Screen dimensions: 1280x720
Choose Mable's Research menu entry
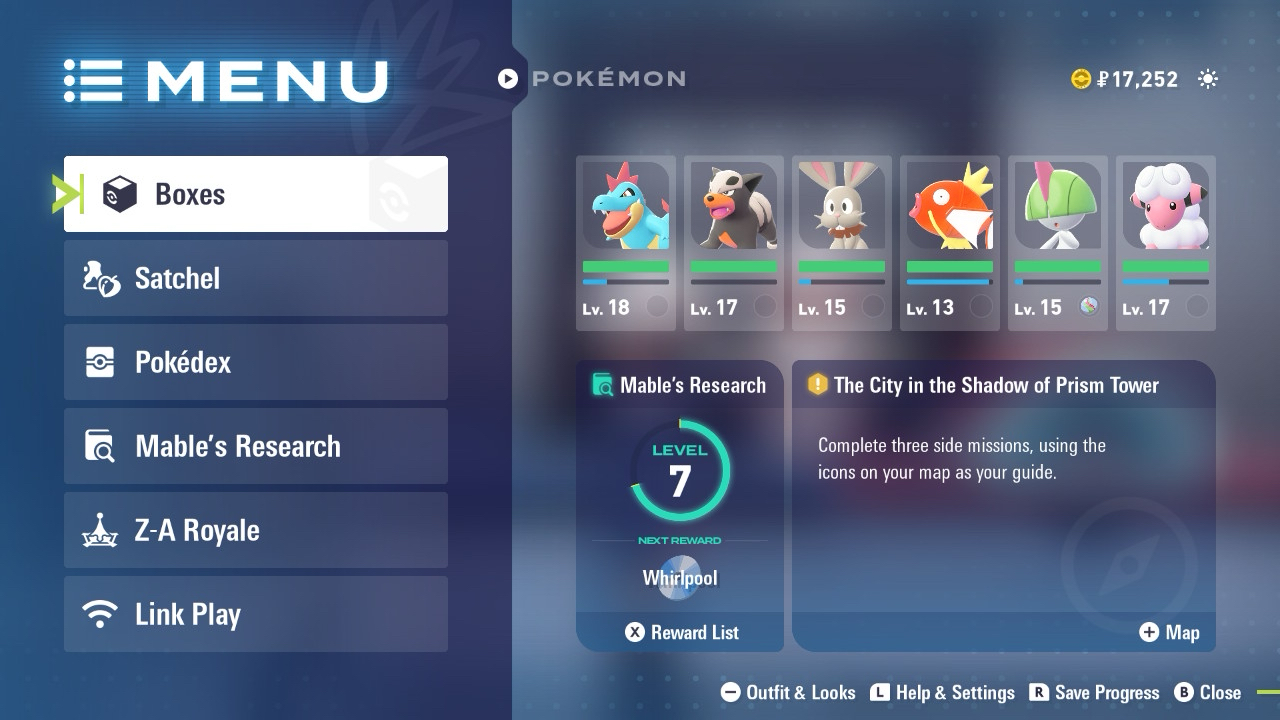coord(255,446)
